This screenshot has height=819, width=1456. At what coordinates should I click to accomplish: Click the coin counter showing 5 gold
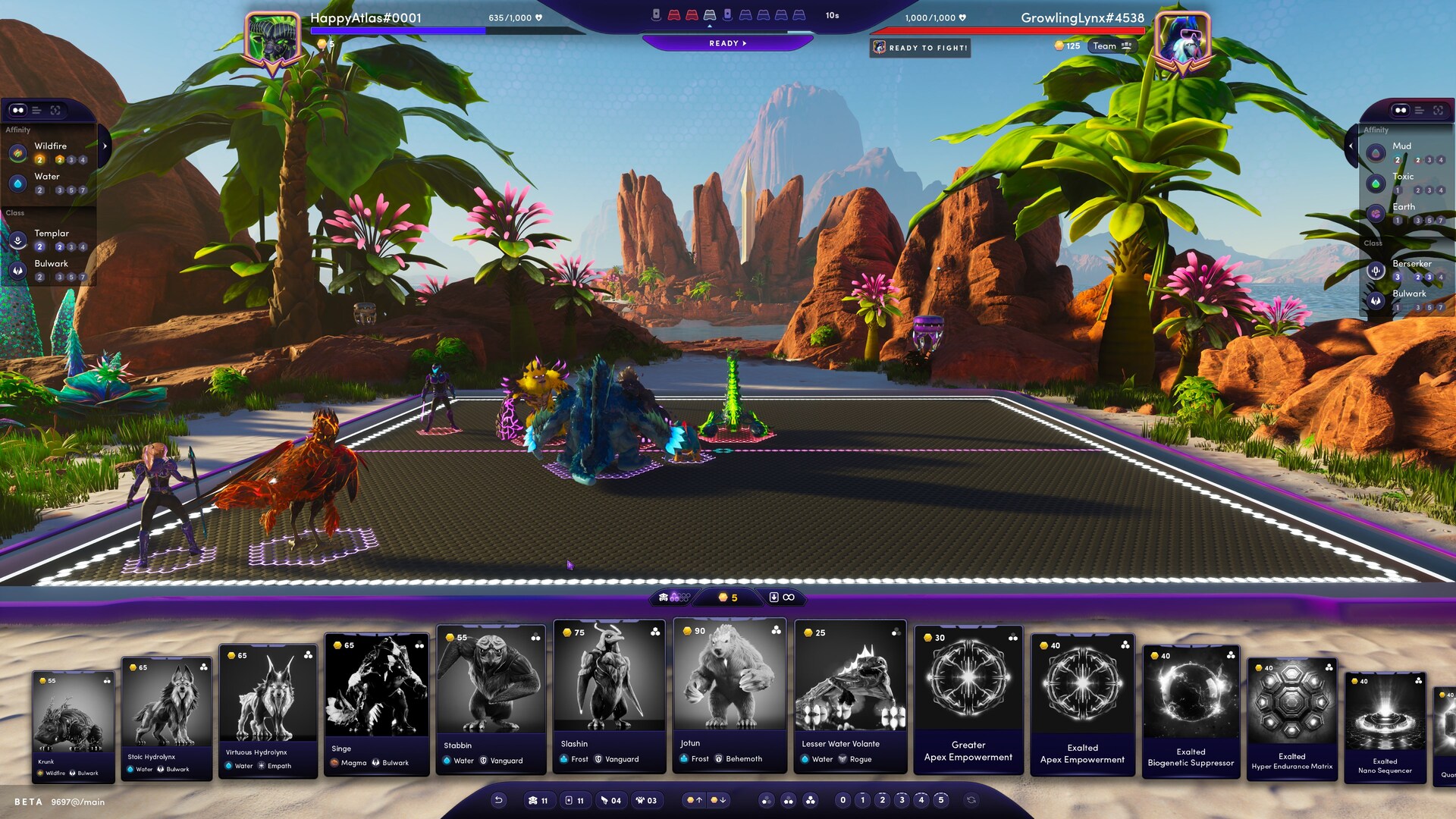point(730,598)
